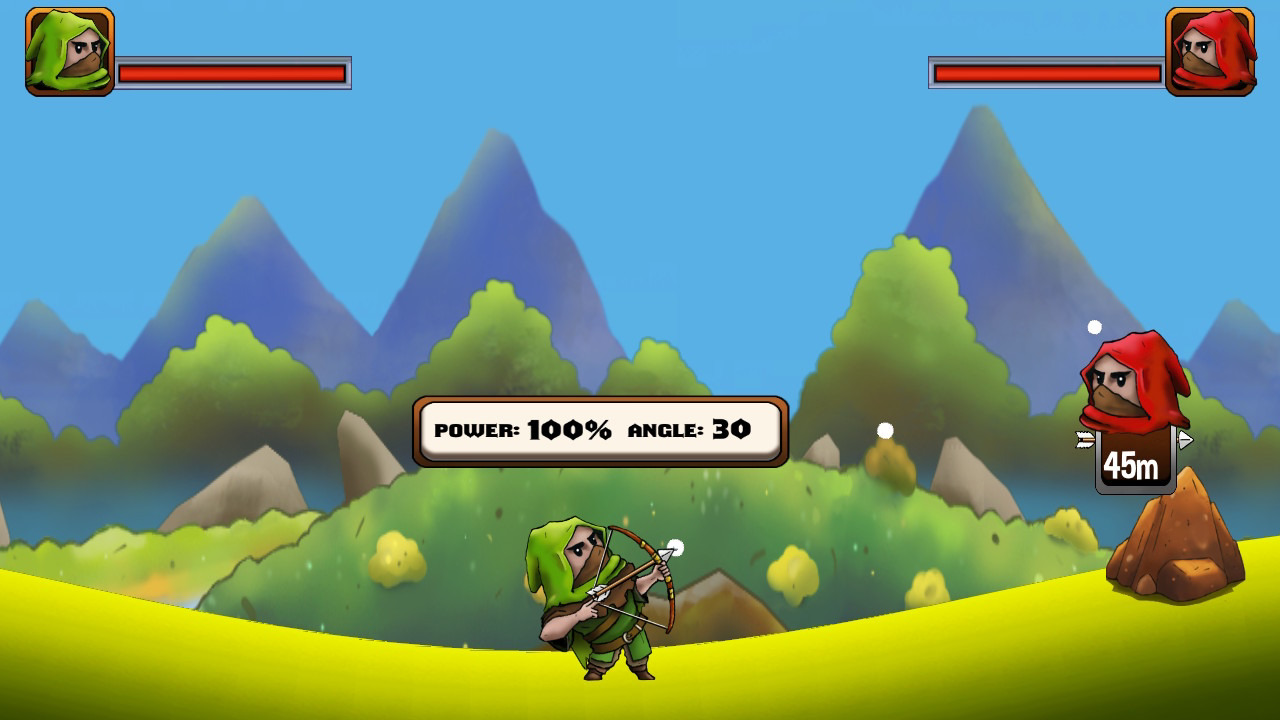Viewport: 1280px width, 720px height.
Task: Click the ANGLE: 30 label
Action: pos(688,429)
